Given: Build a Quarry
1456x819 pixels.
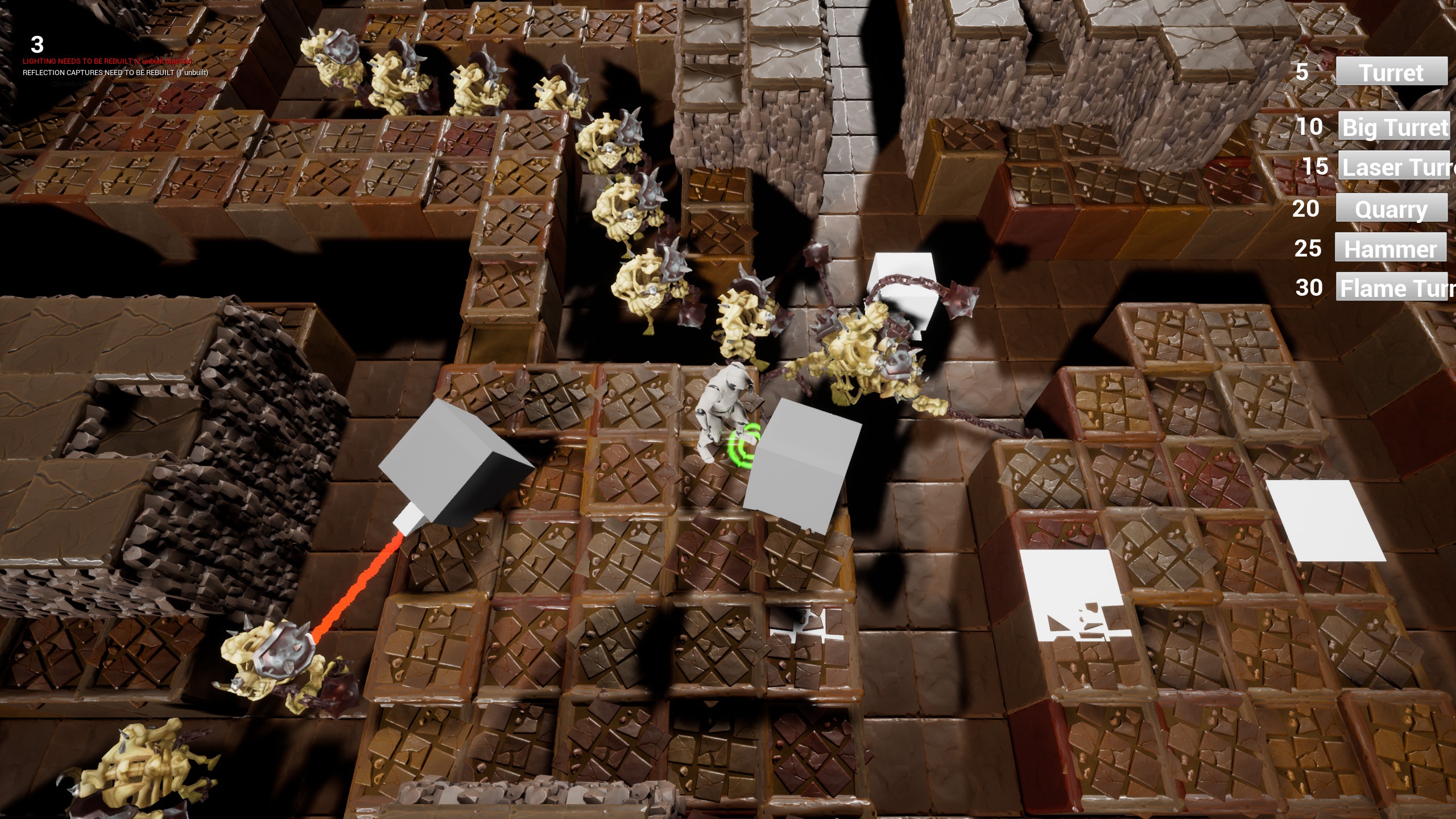Looking at the screenshot, I should (1391, 209).
